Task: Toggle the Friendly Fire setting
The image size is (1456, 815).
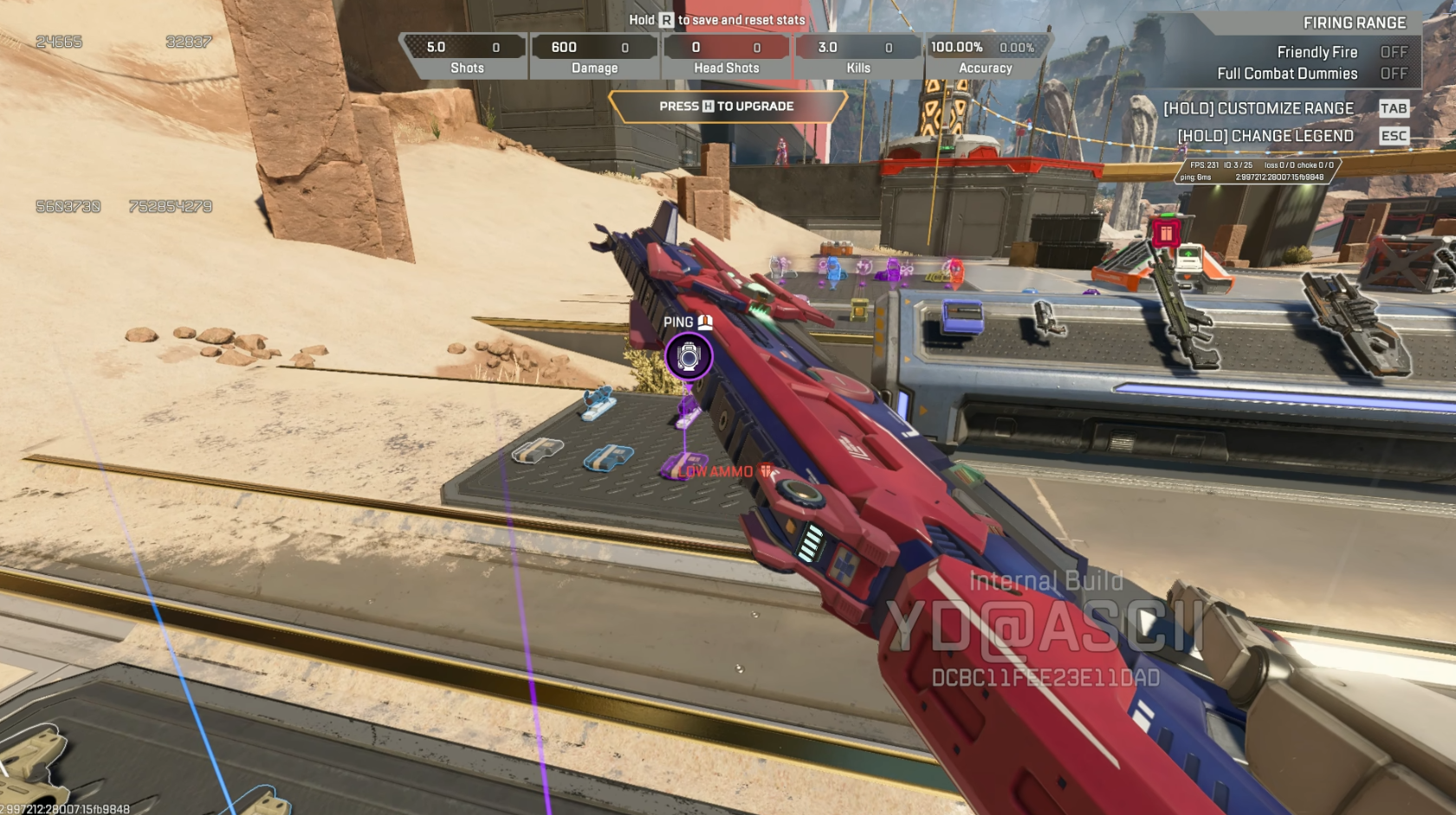Action: (x=1393, y=52)
